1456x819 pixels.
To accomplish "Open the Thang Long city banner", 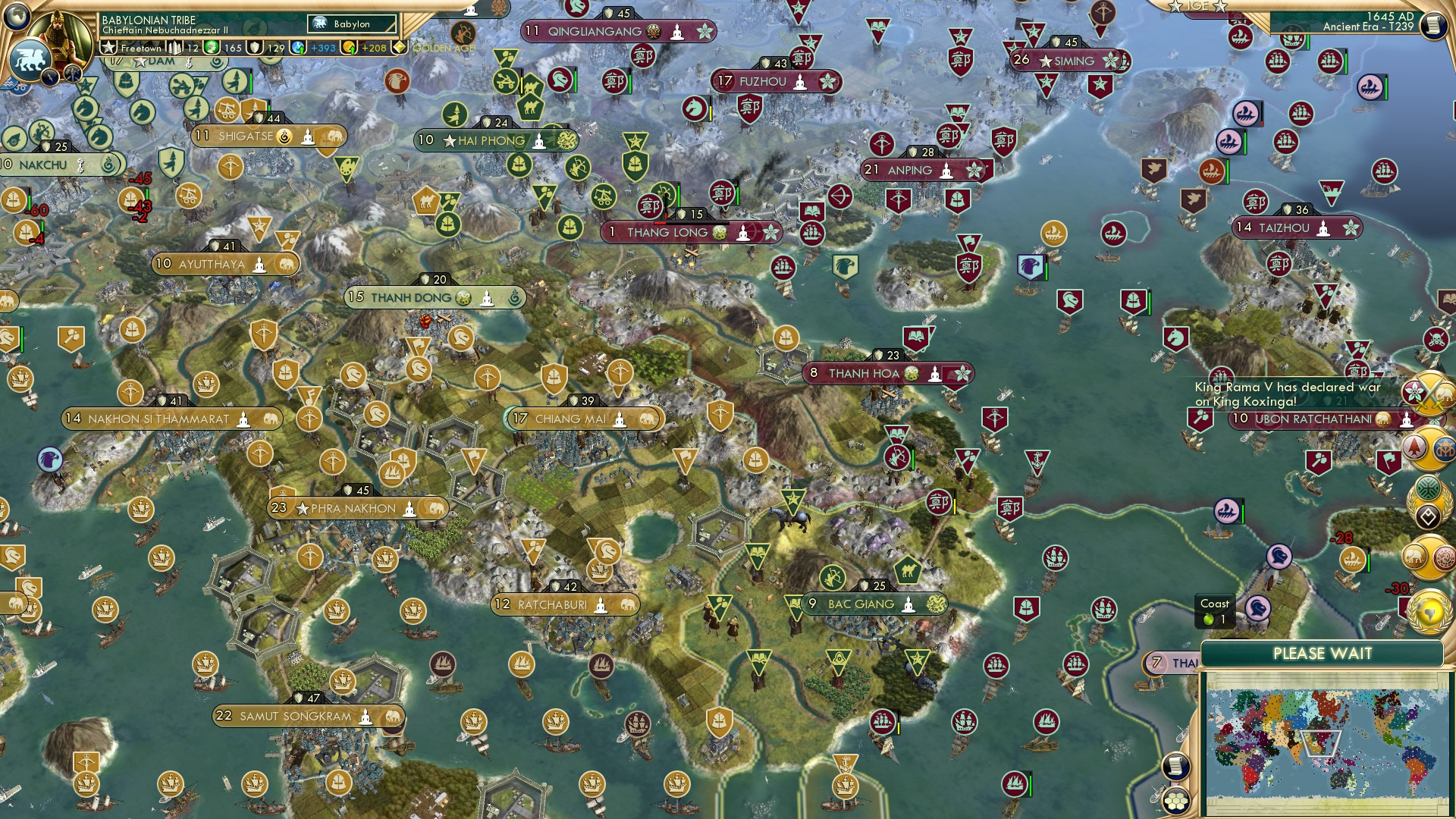I will point(692,233).
